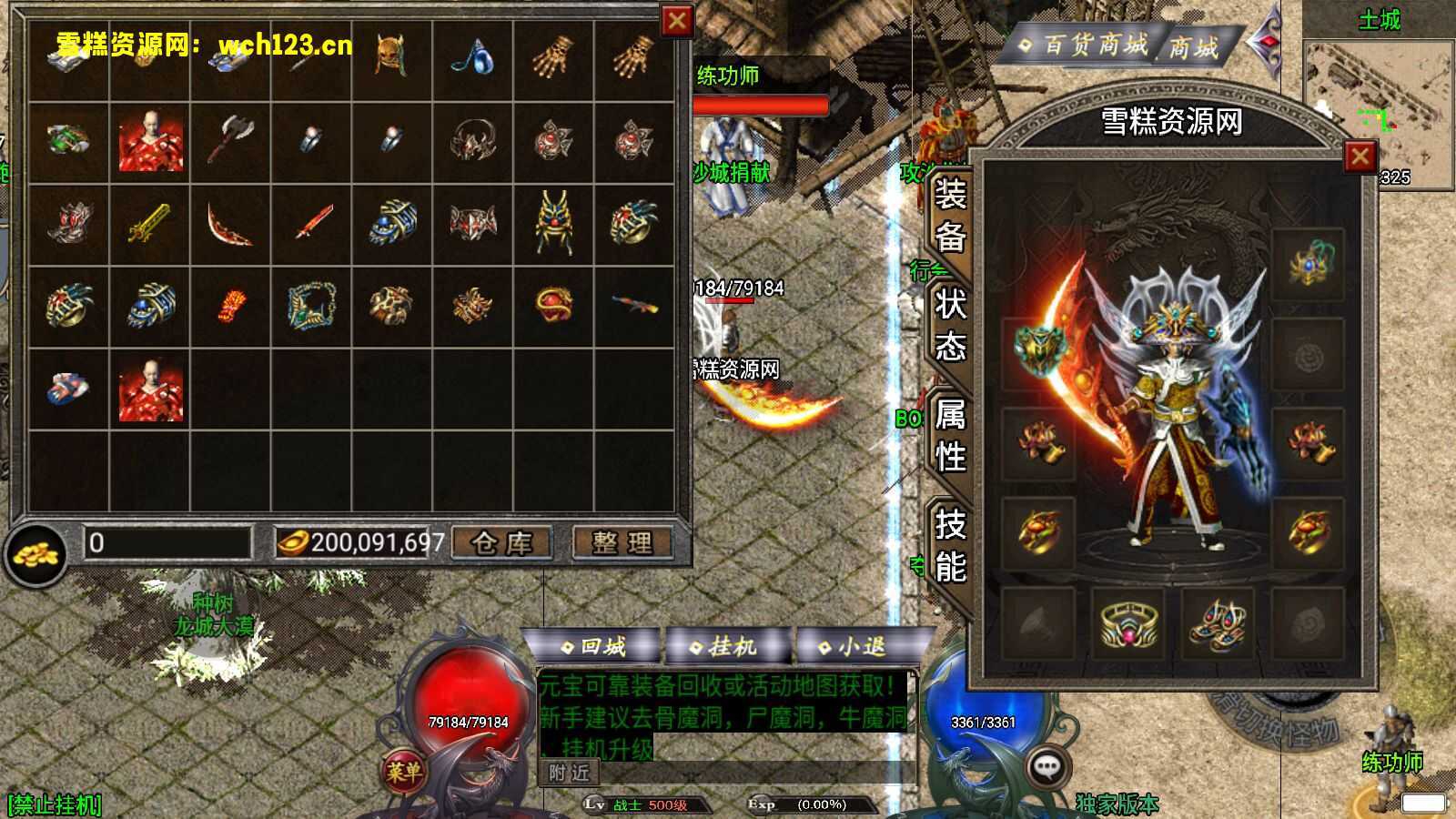
Task: Show the 属性 attributes tab
Action: point(950,435)
